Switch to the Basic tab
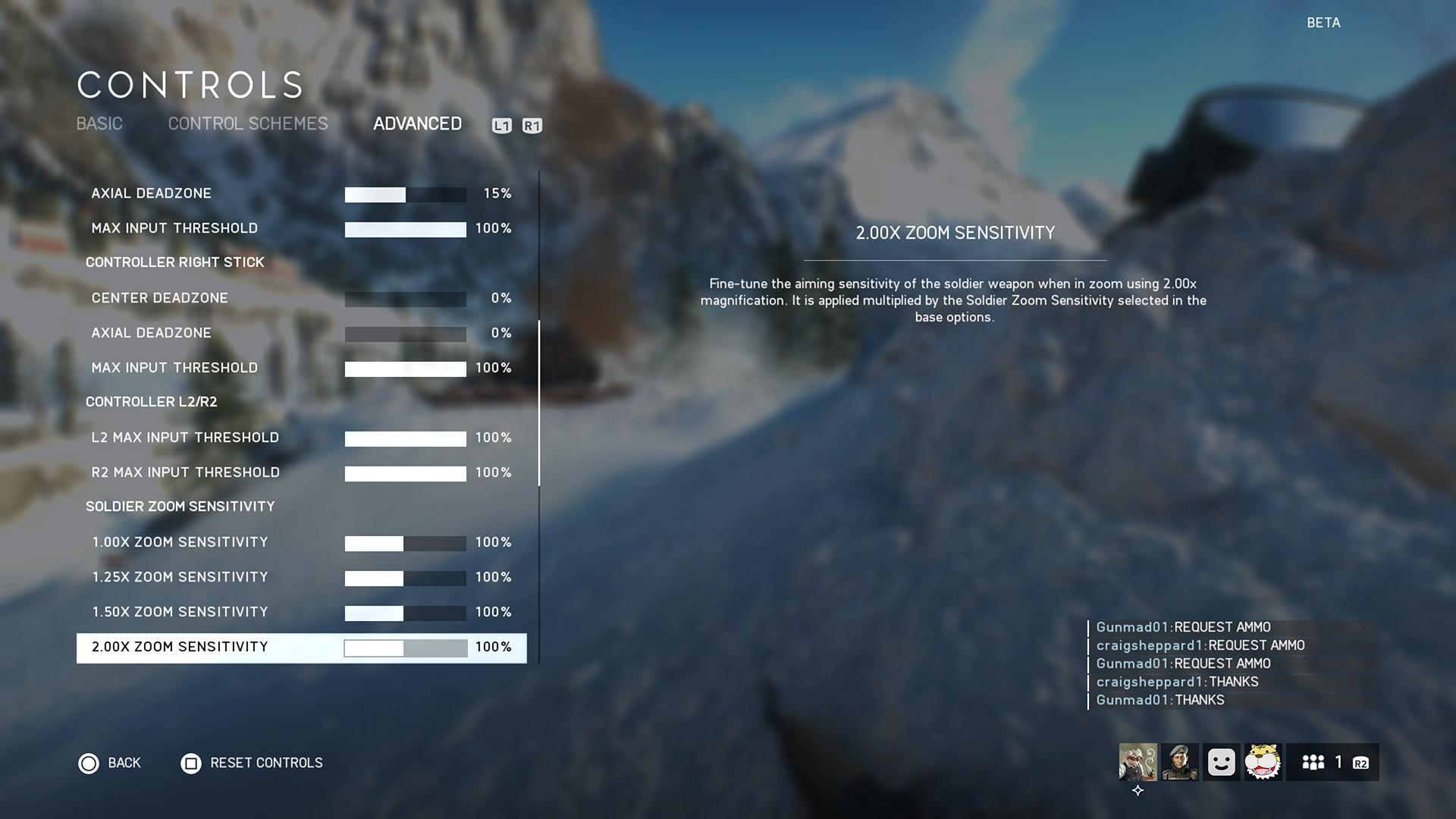Screen dimensions: 1456x819 [99, 124]
